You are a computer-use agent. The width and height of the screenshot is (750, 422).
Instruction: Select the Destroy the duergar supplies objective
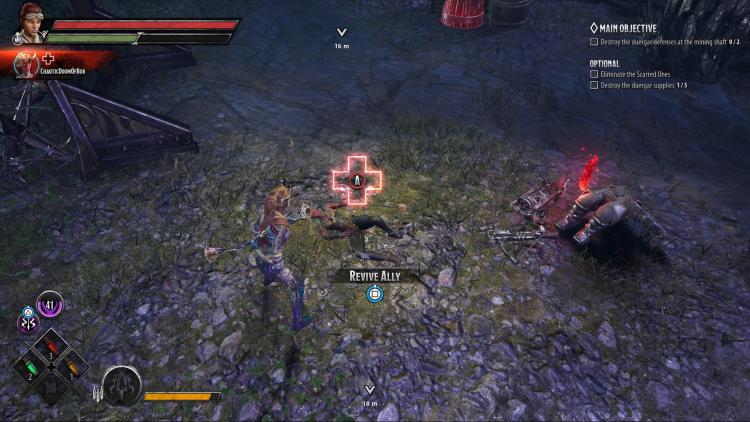point(644,85)
